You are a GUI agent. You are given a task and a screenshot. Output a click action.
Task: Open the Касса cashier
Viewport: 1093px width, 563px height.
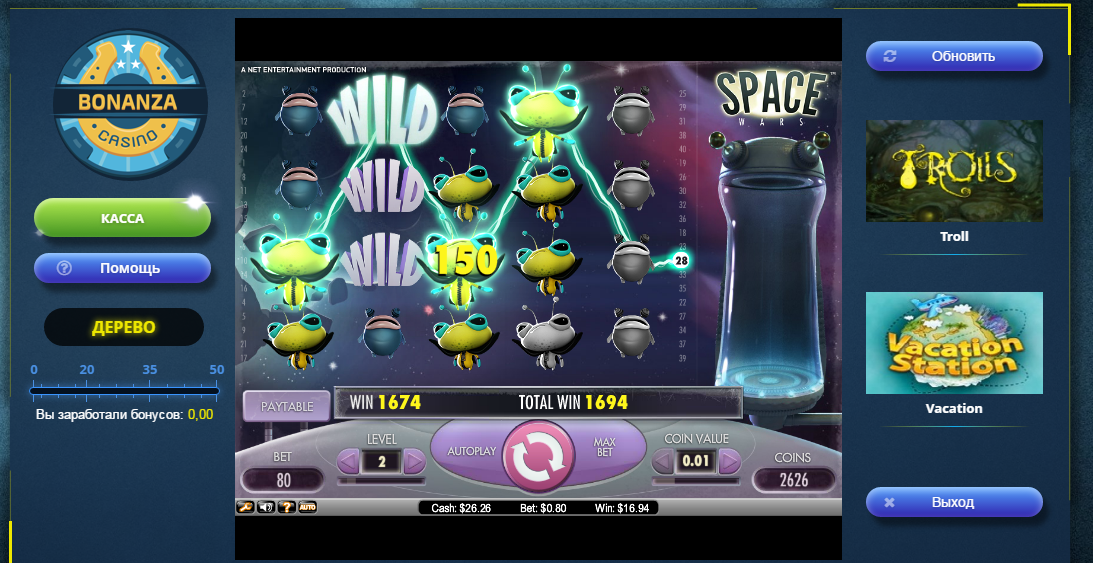pyautogui.click(x=122, y=218)
